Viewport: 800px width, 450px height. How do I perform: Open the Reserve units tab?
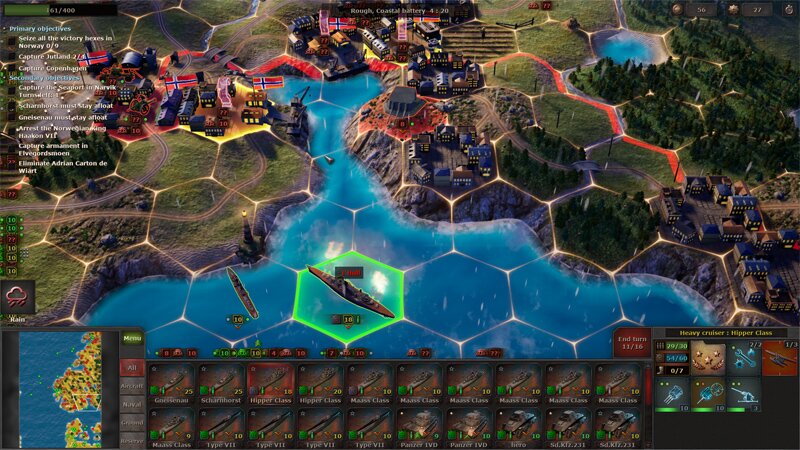tap(132, 440)
